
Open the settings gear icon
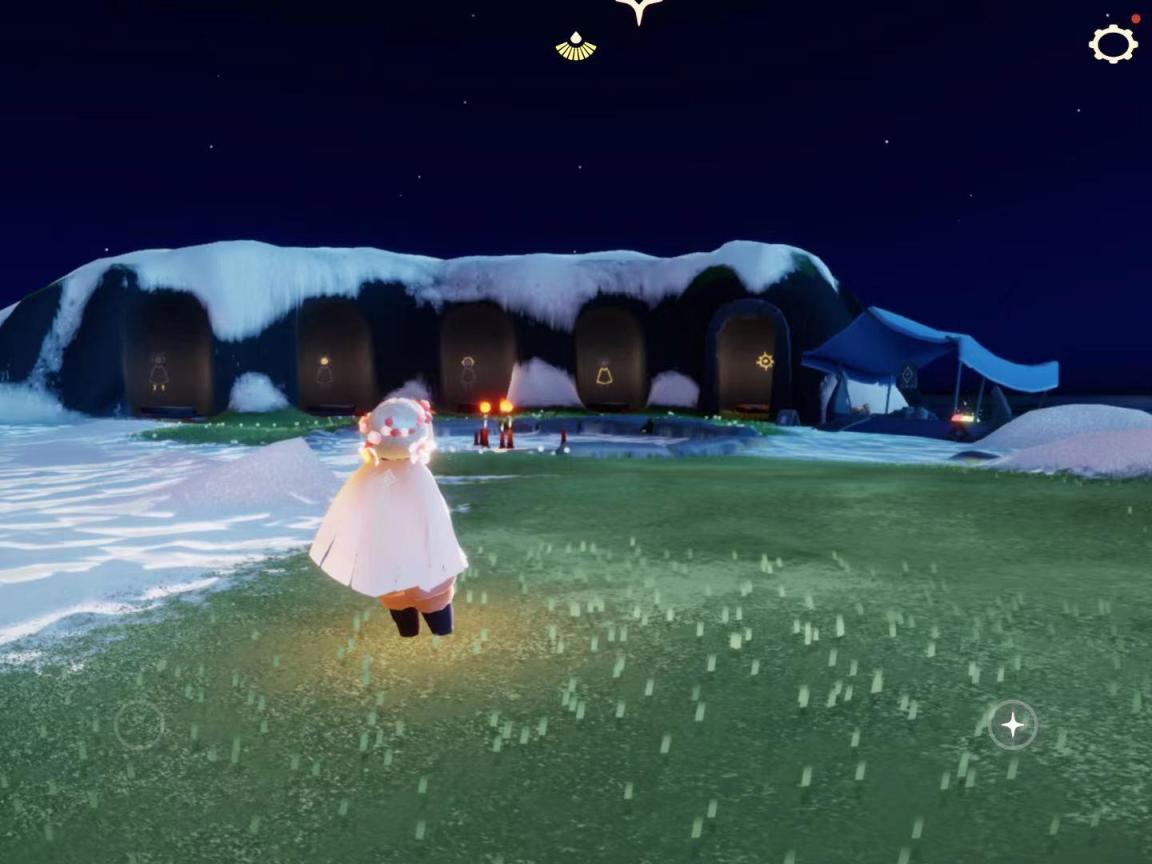[1113, 44]
